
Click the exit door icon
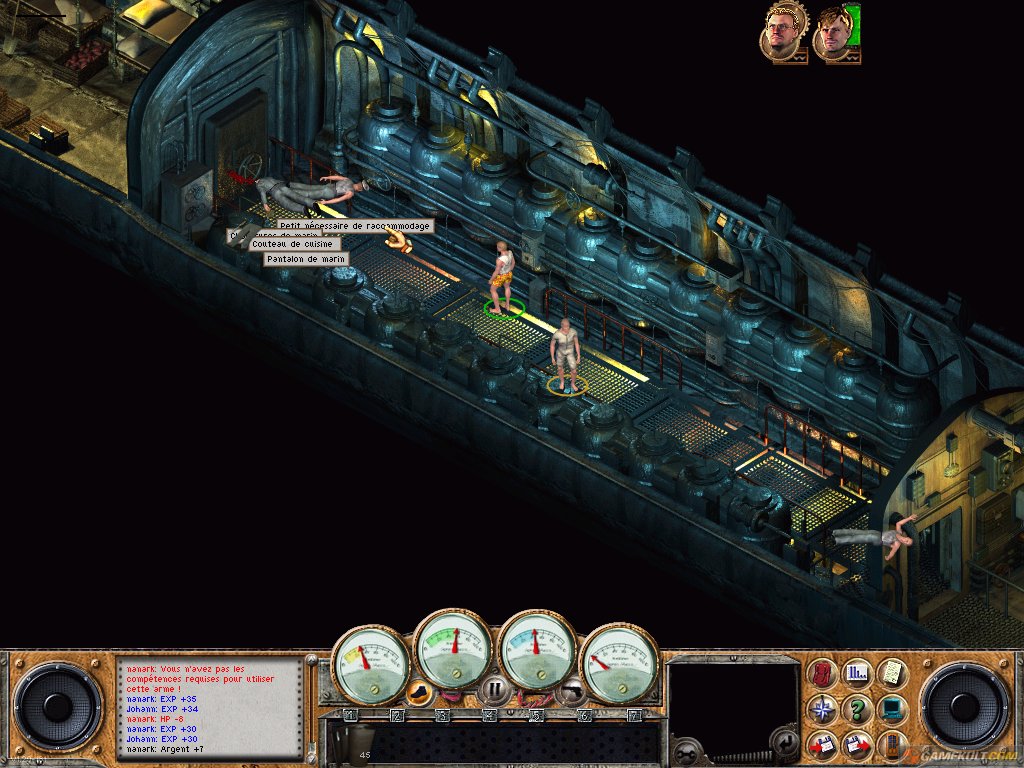click(891, 745)
